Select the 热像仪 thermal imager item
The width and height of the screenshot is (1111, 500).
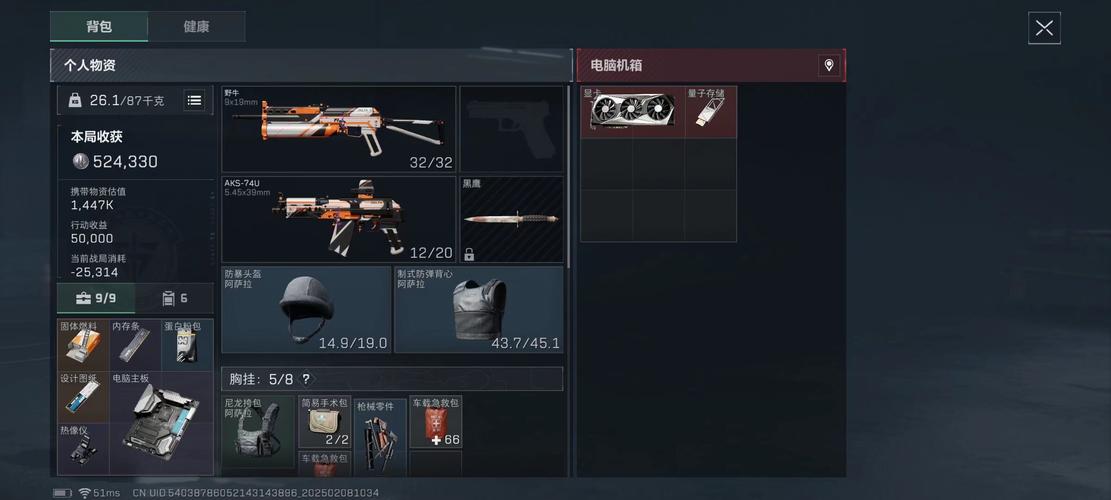(x=83, y=449)
